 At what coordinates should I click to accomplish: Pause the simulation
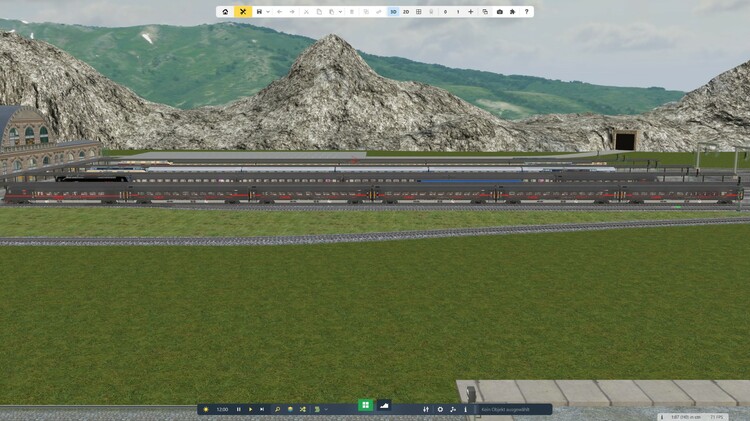(238, 409)
